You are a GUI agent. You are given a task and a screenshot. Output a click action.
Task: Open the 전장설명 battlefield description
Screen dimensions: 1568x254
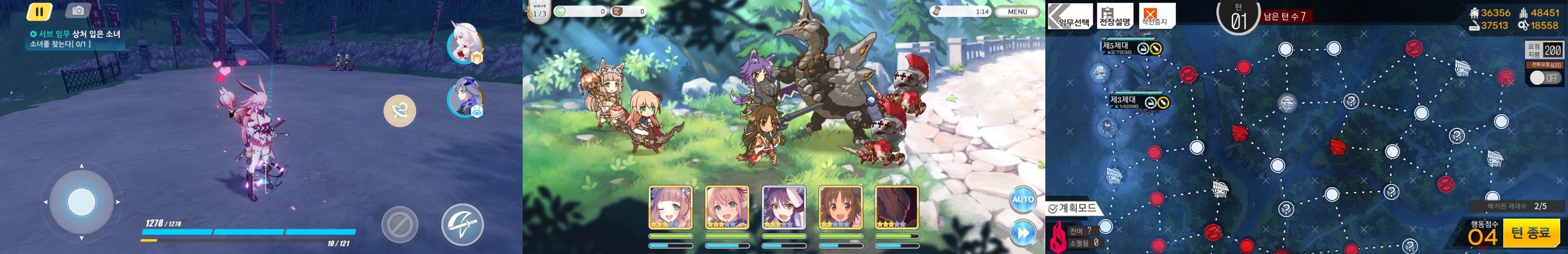click(1114, 16)
